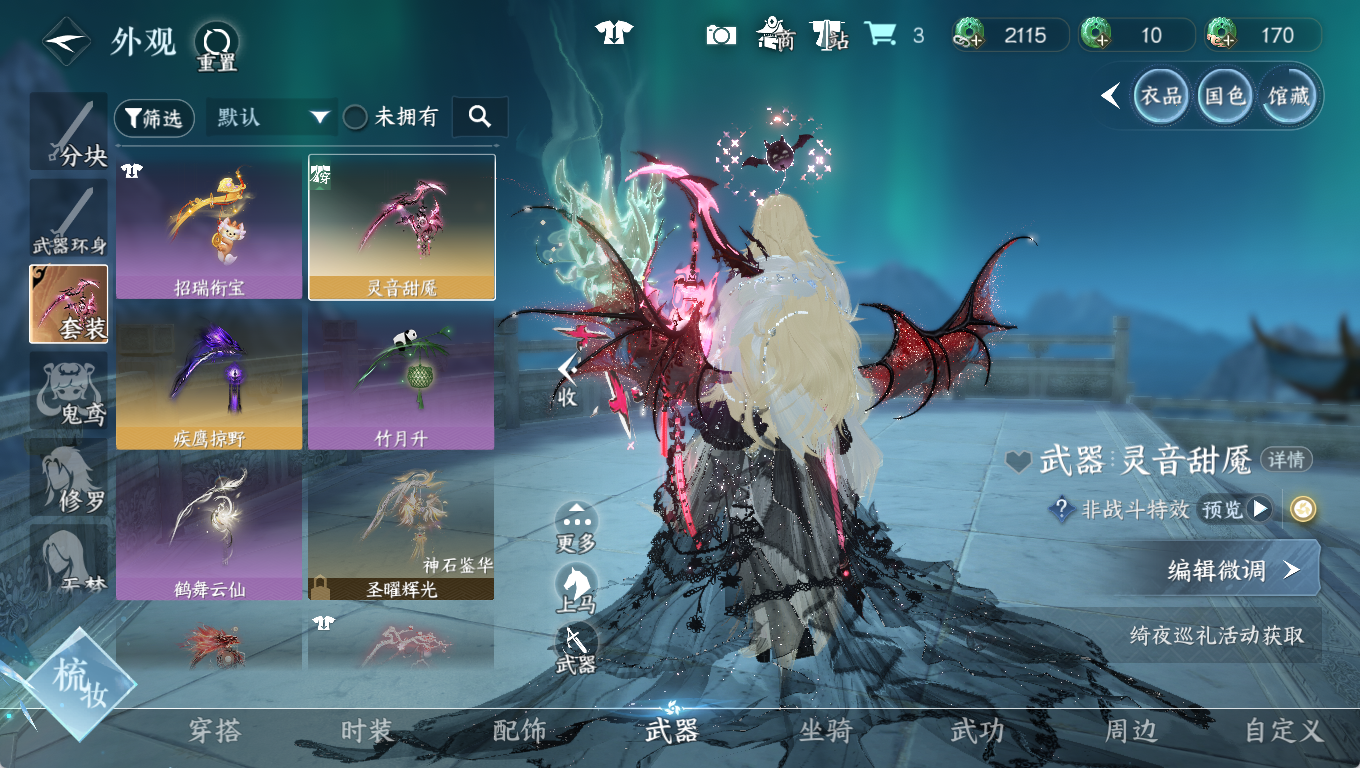Open the camera photo mode

pos(721,35)
